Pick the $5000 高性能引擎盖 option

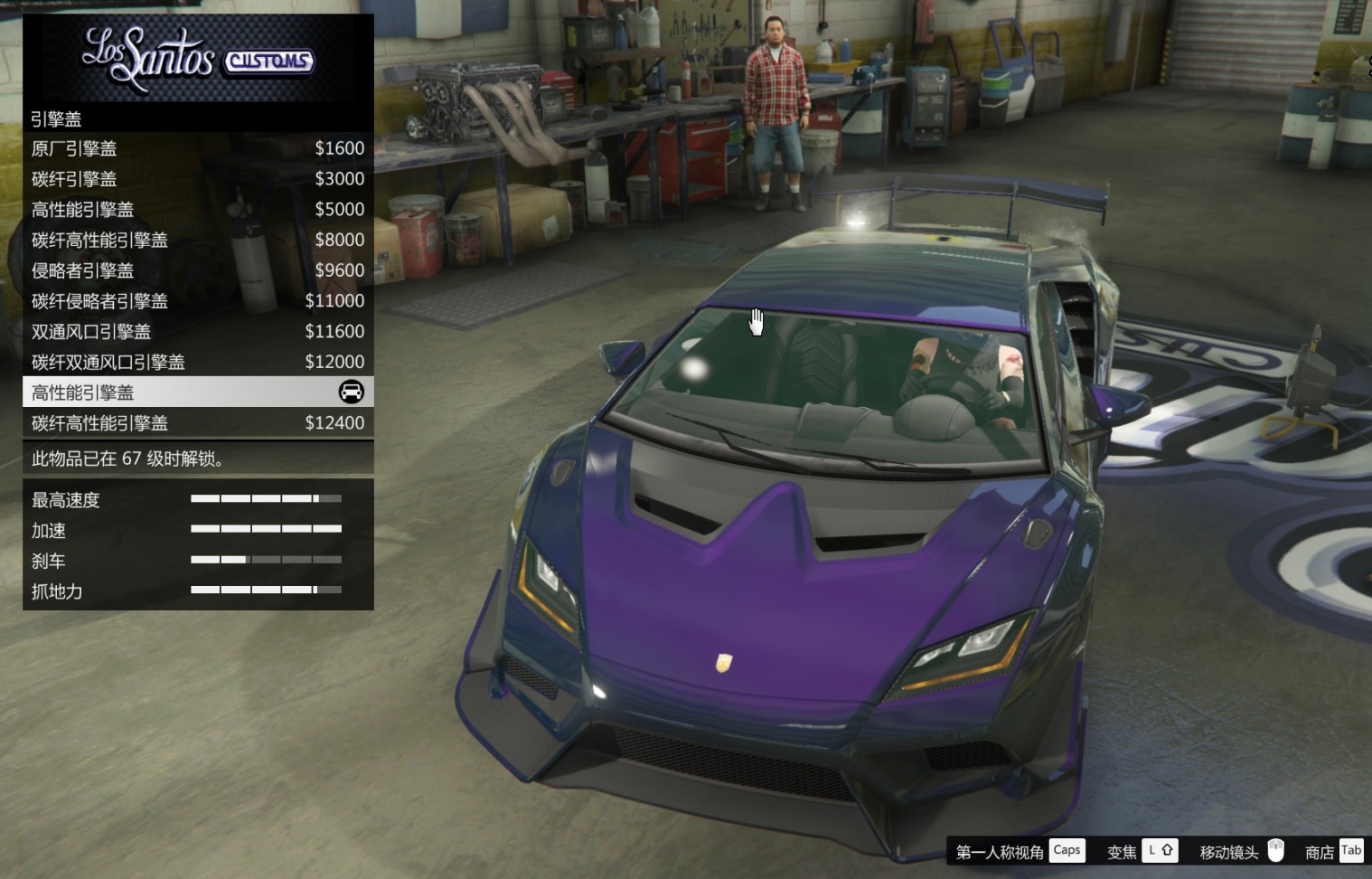click(x=198, y=210)
